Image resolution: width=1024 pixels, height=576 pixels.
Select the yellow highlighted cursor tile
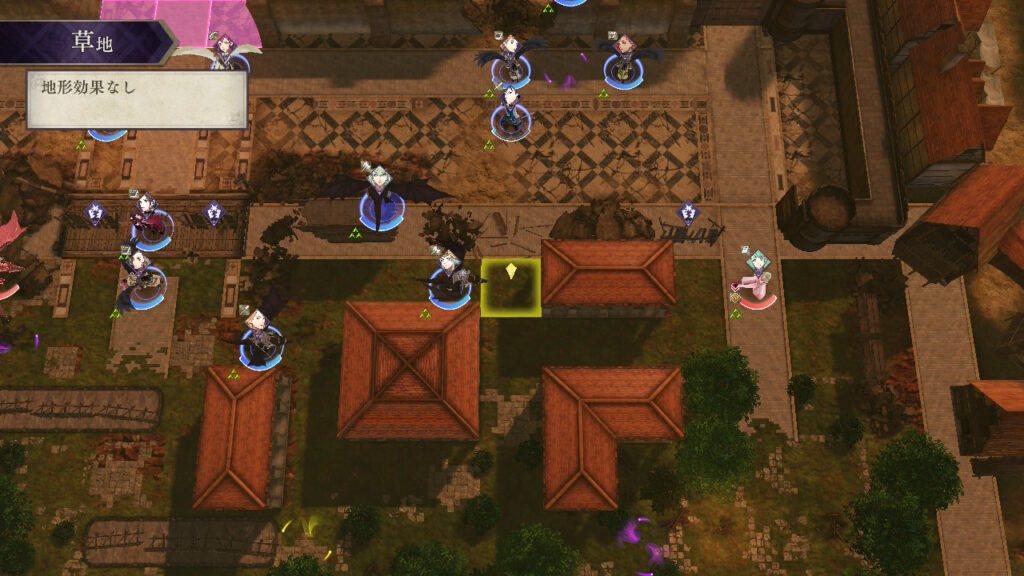pyautogui.click(x=511, y=288)
